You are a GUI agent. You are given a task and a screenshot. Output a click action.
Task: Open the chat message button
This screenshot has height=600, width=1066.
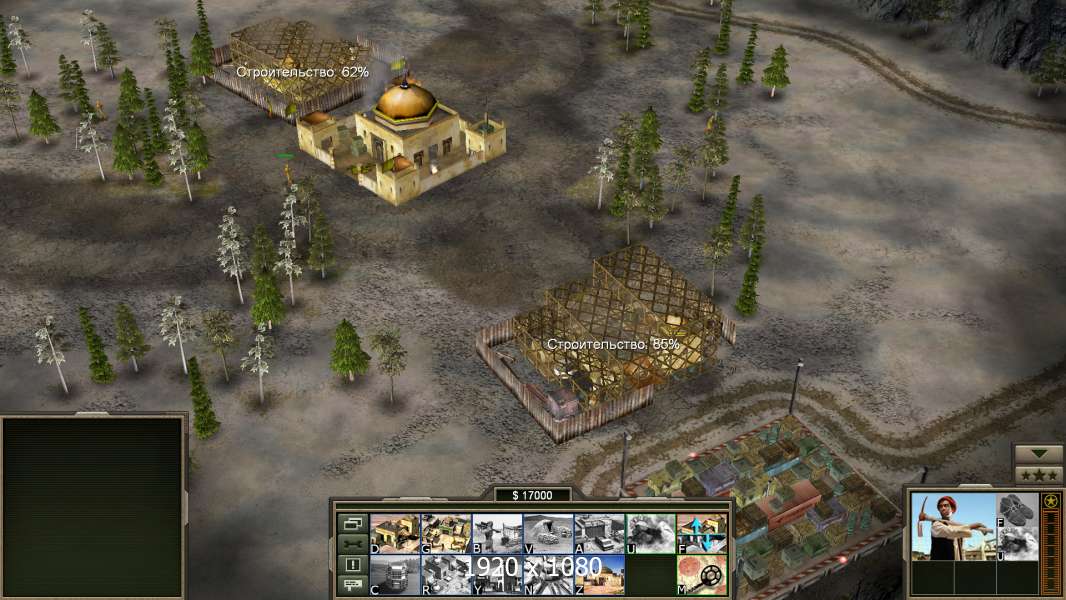[352, 586]
